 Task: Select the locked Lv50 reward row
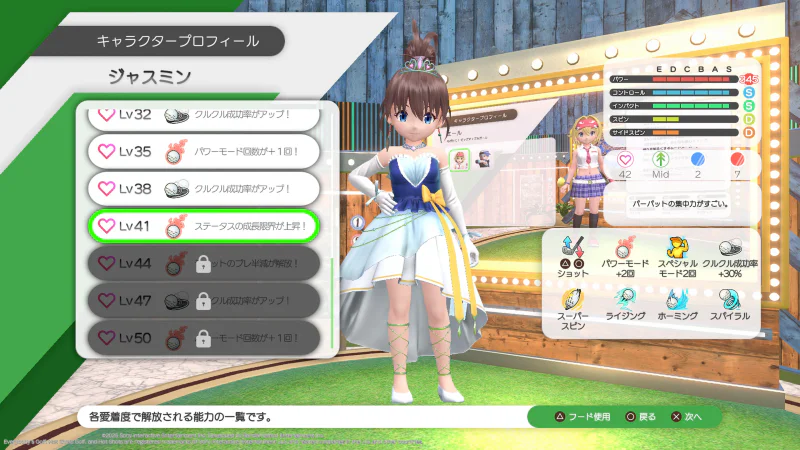point(203,338)
